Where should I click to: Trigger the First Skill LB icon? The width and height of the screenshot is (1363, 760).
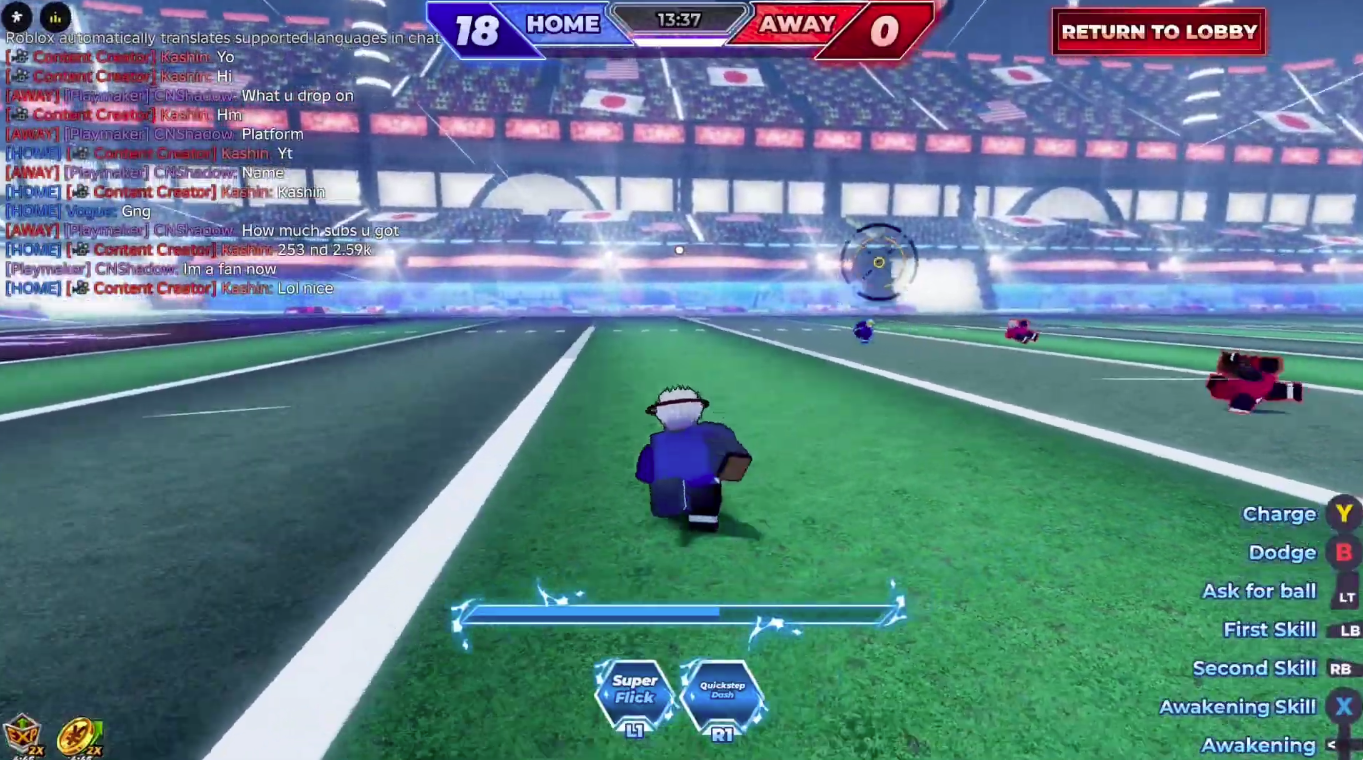(x=1347, y=630)
